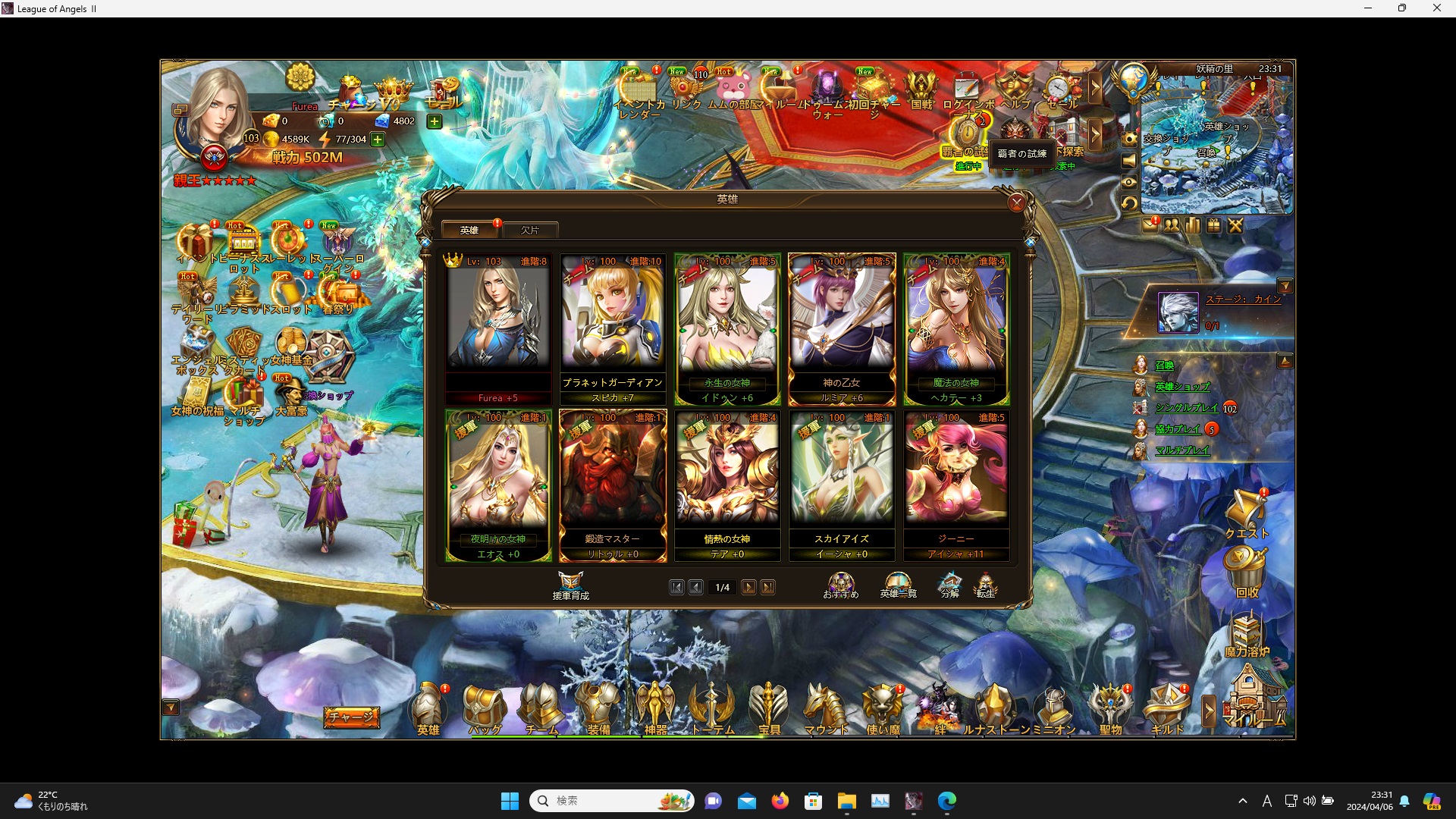Screen dimensions: 1456x819
Task: Open the yellow filter dropdown above the stage panel
Action: click(1286, 286)
